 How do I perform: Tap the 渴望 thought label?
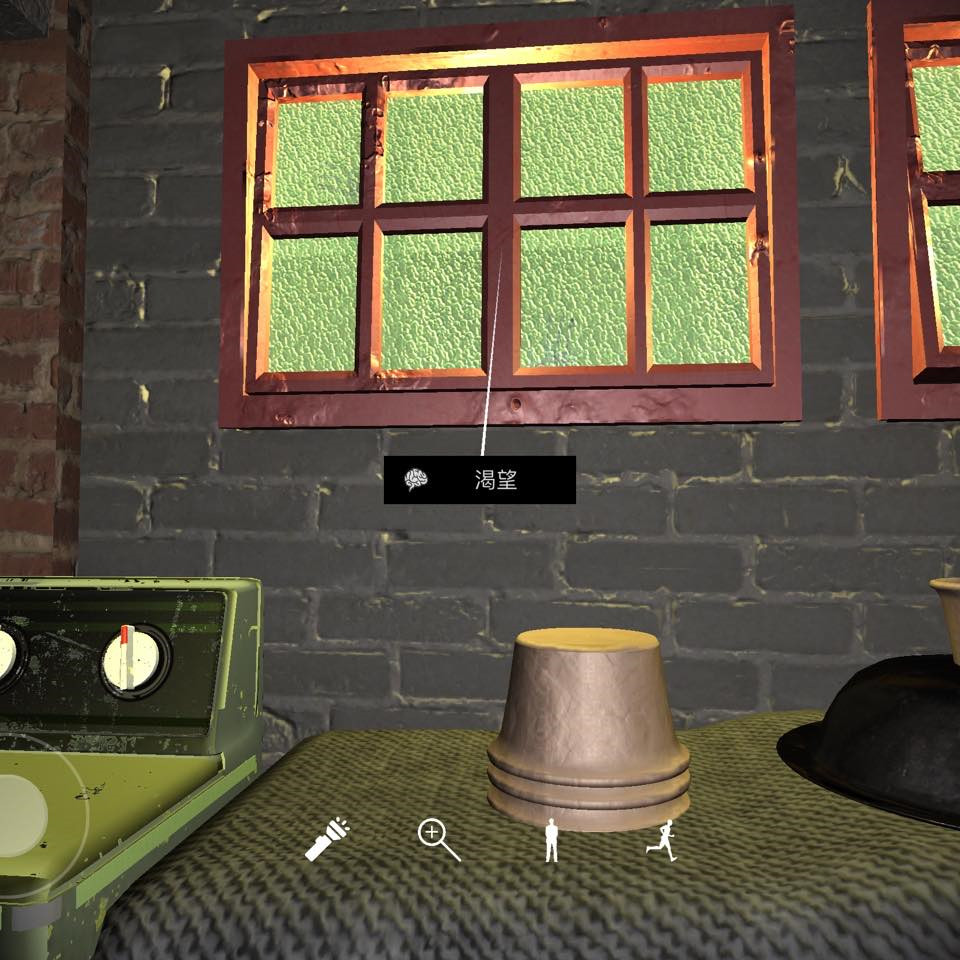480,480
